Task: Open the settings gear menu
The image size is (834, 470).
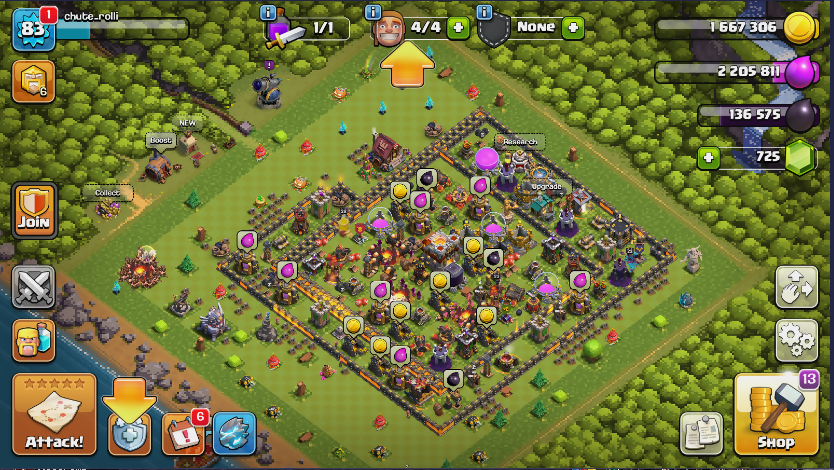Action: click(x=796, y=341)
